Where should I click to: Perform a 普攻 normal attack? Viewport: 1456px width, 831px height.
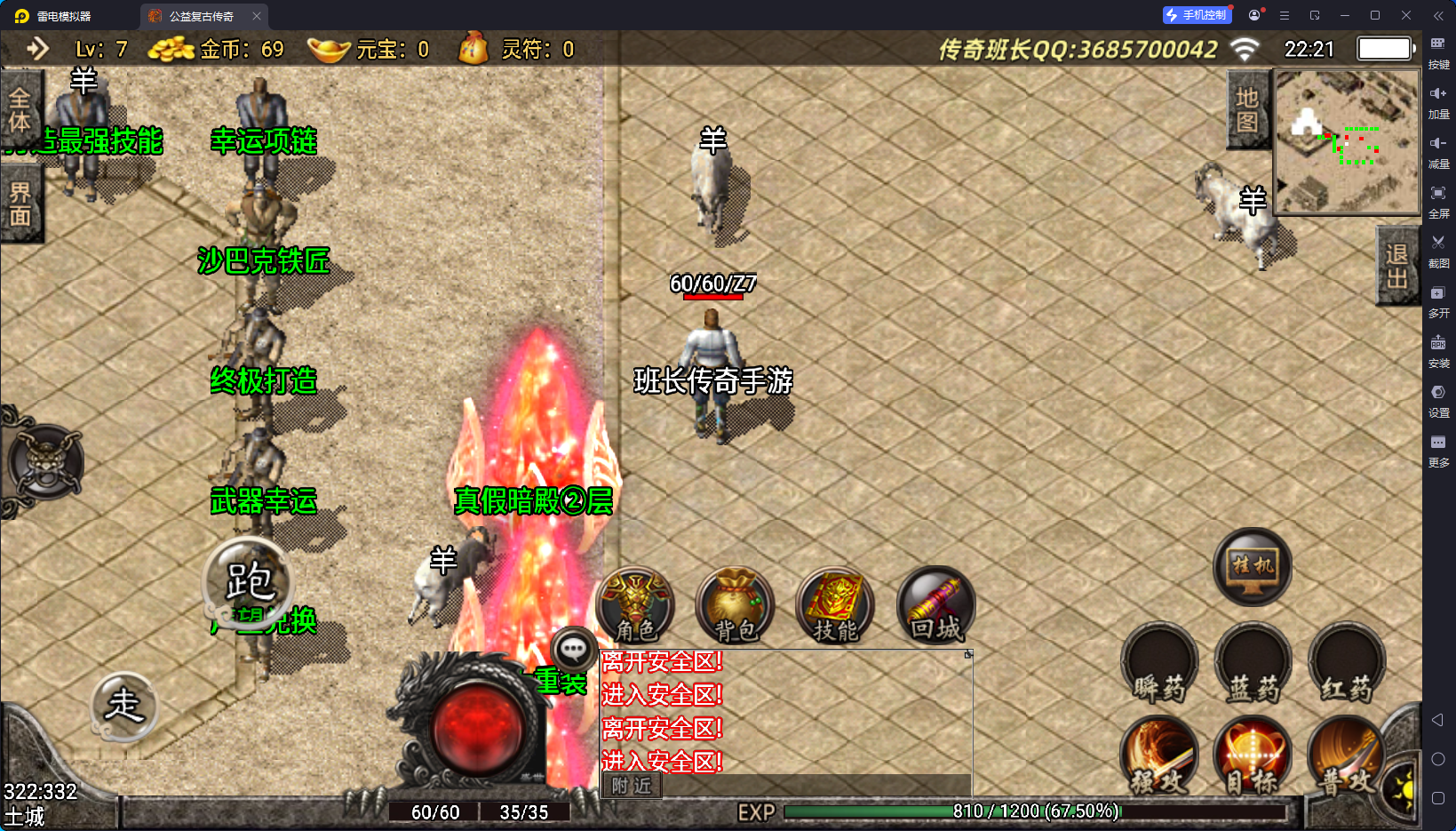point(1346,756)
